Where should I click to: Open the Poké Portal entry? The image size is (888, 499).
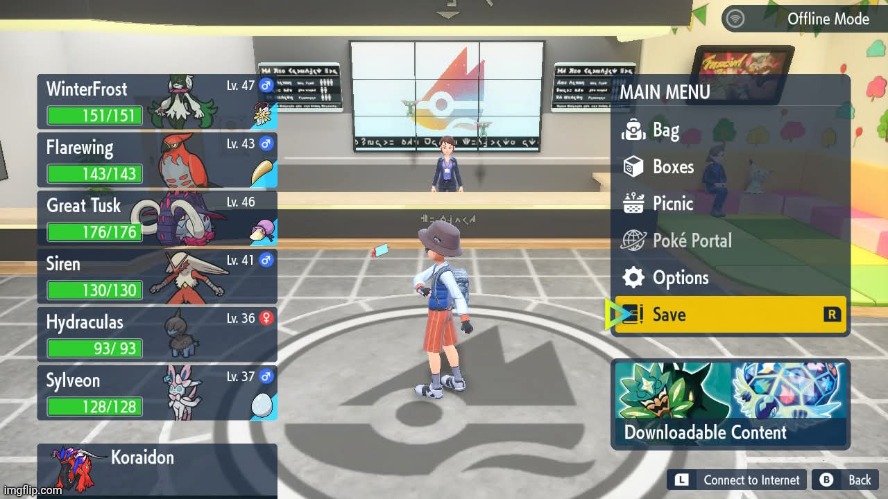click(x=691, y=240)
